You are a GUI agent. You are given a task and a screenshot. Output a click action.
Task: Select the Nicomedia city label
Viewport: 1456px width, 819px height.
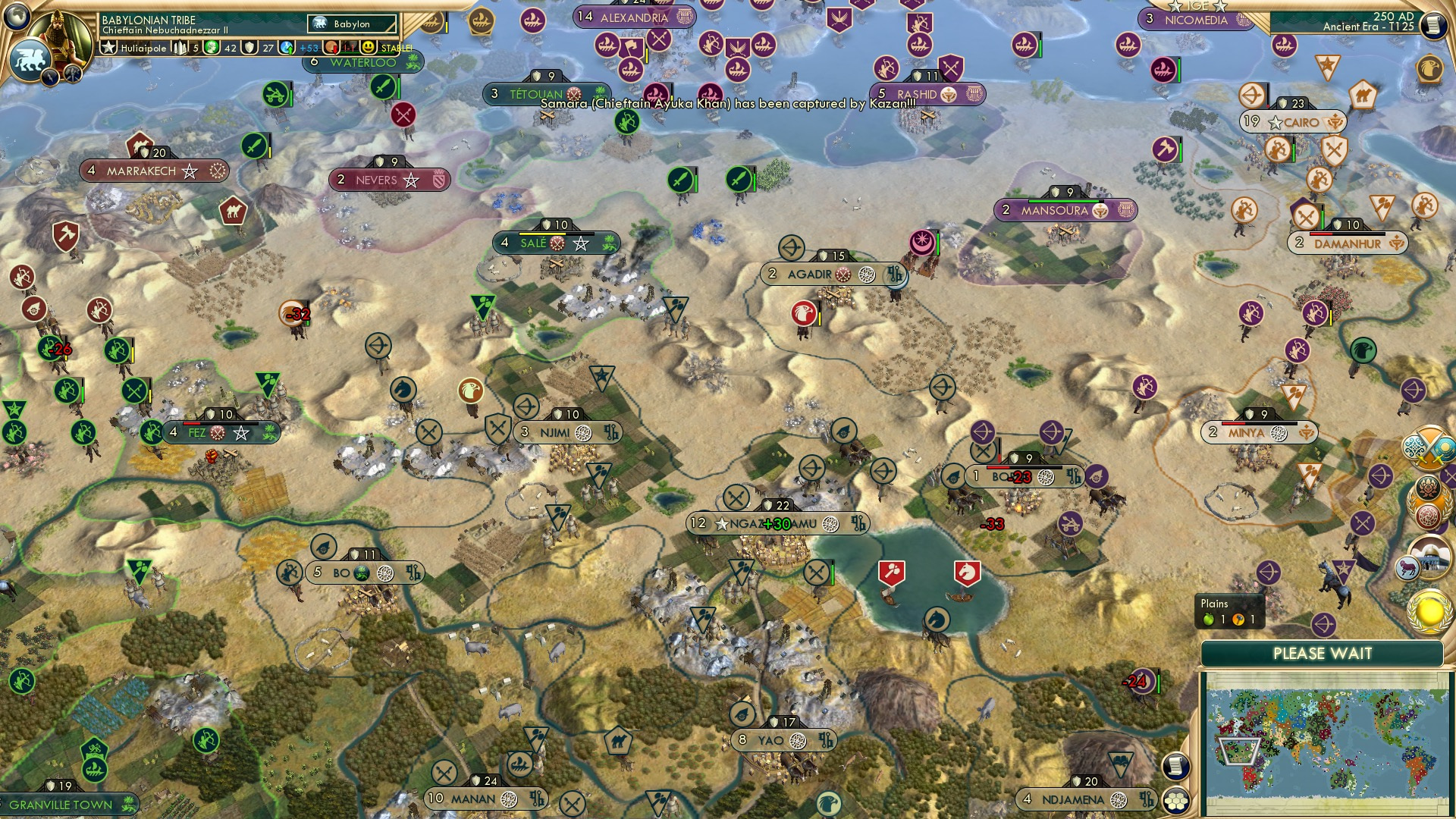[x=1196, y=20]
